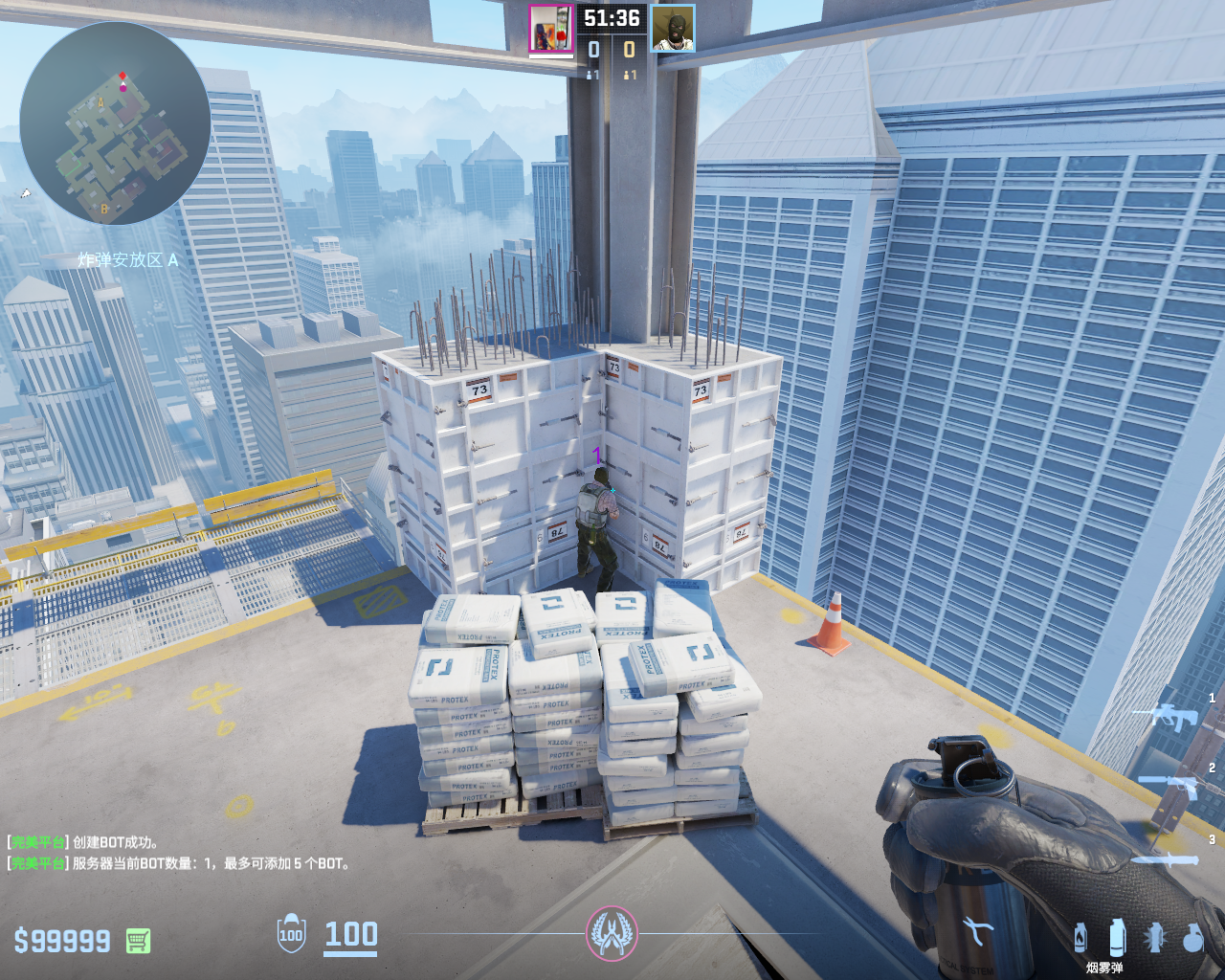Select the balaclava bot avatar
1225x980 pixels.
point(673,28)
